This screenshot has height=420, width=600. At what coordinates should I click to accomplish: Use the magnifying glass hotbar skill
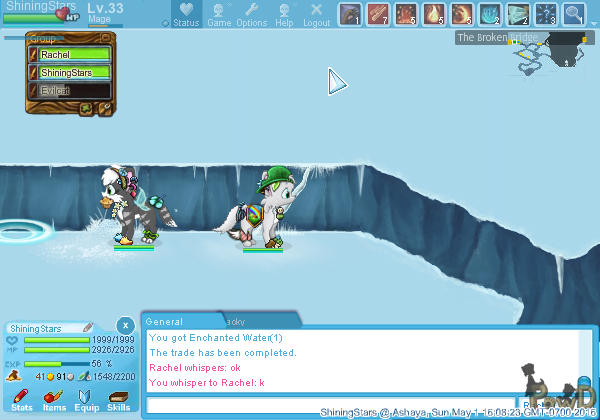pyautogui.click(x=573, y=14)
